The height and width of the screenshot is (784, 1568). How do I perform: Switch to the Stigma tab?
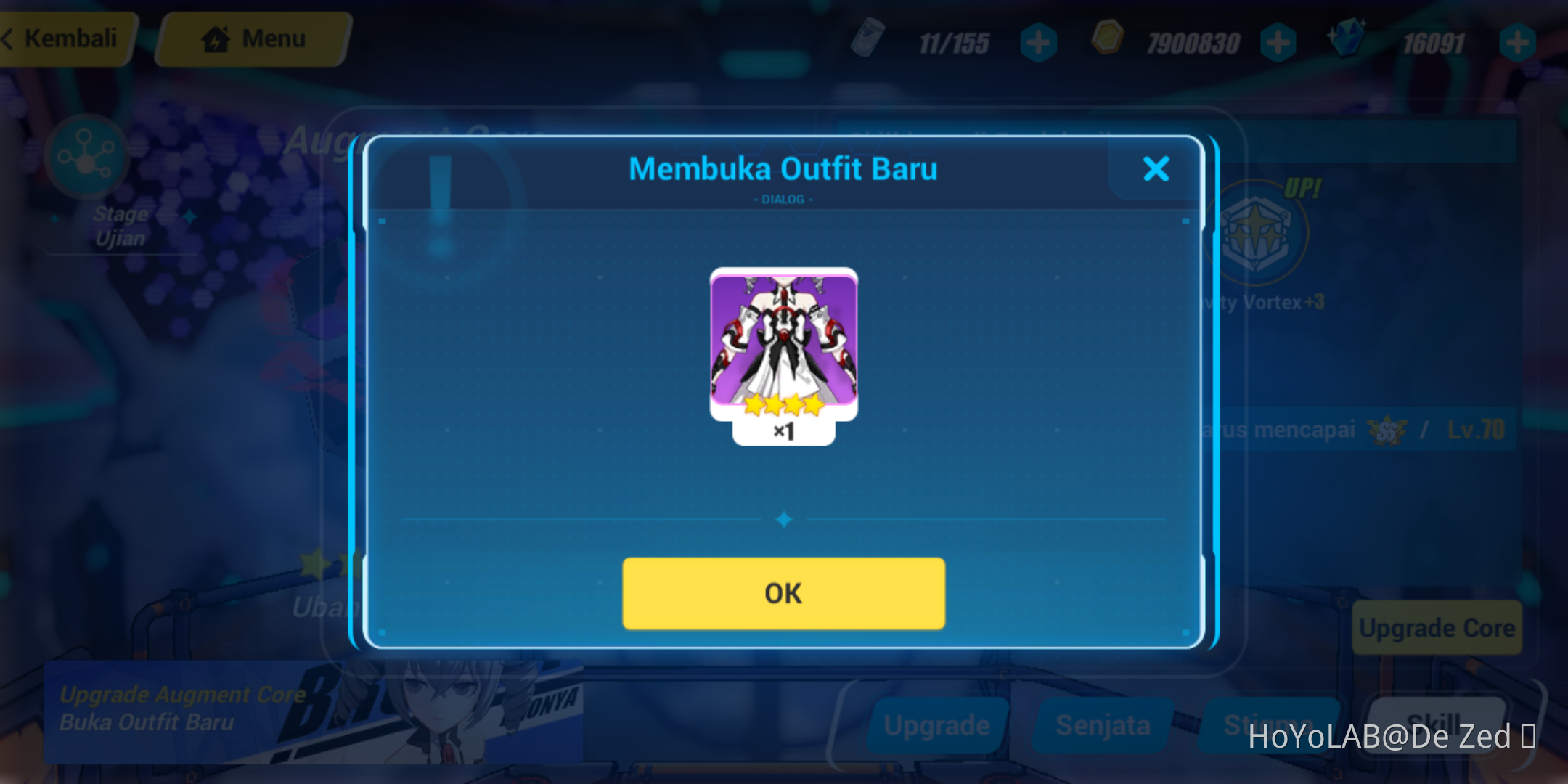pos(1270,724)
